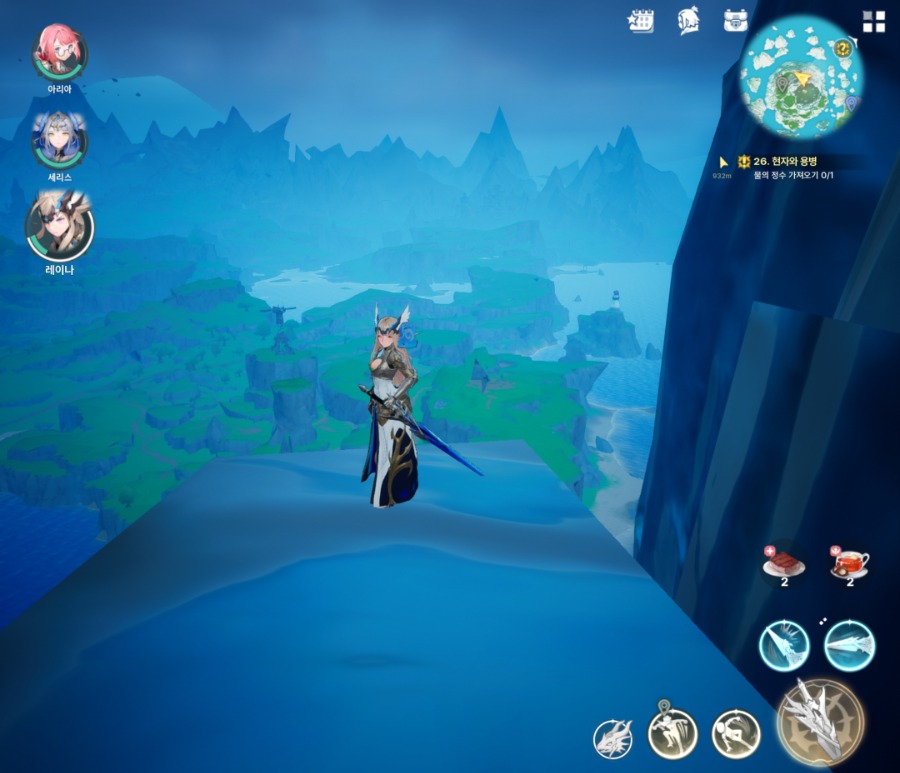Switch to party member 아리아
Viewport: 900px width, 773px height.
click(x=59, y=52)
